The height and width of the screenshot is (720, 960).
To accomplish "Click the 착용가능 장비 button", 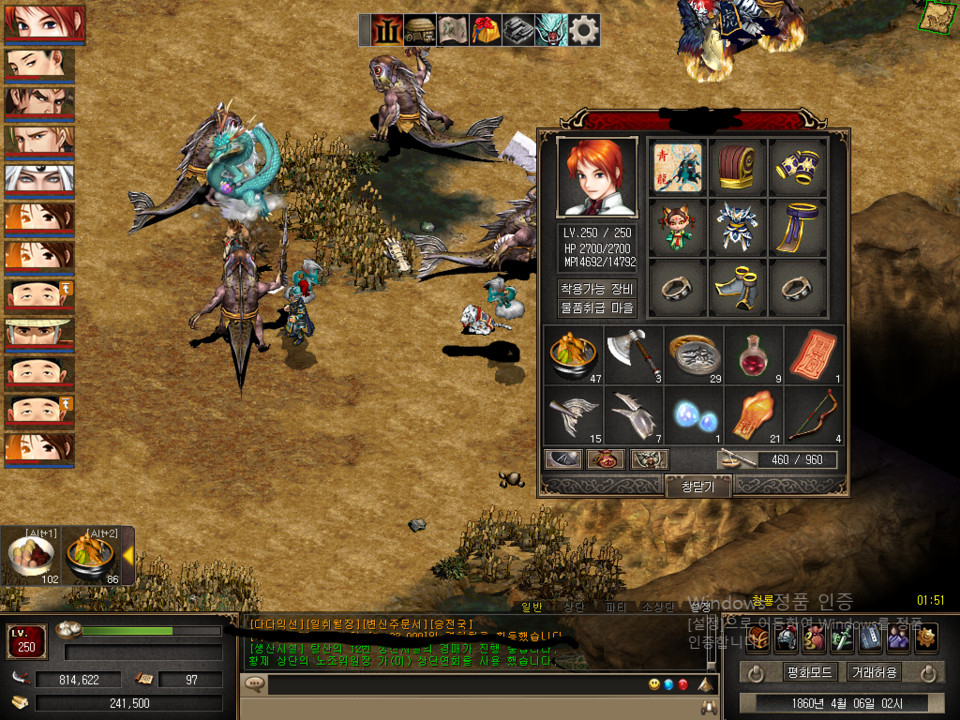I will pyautogui.click(x=596, y=288).
